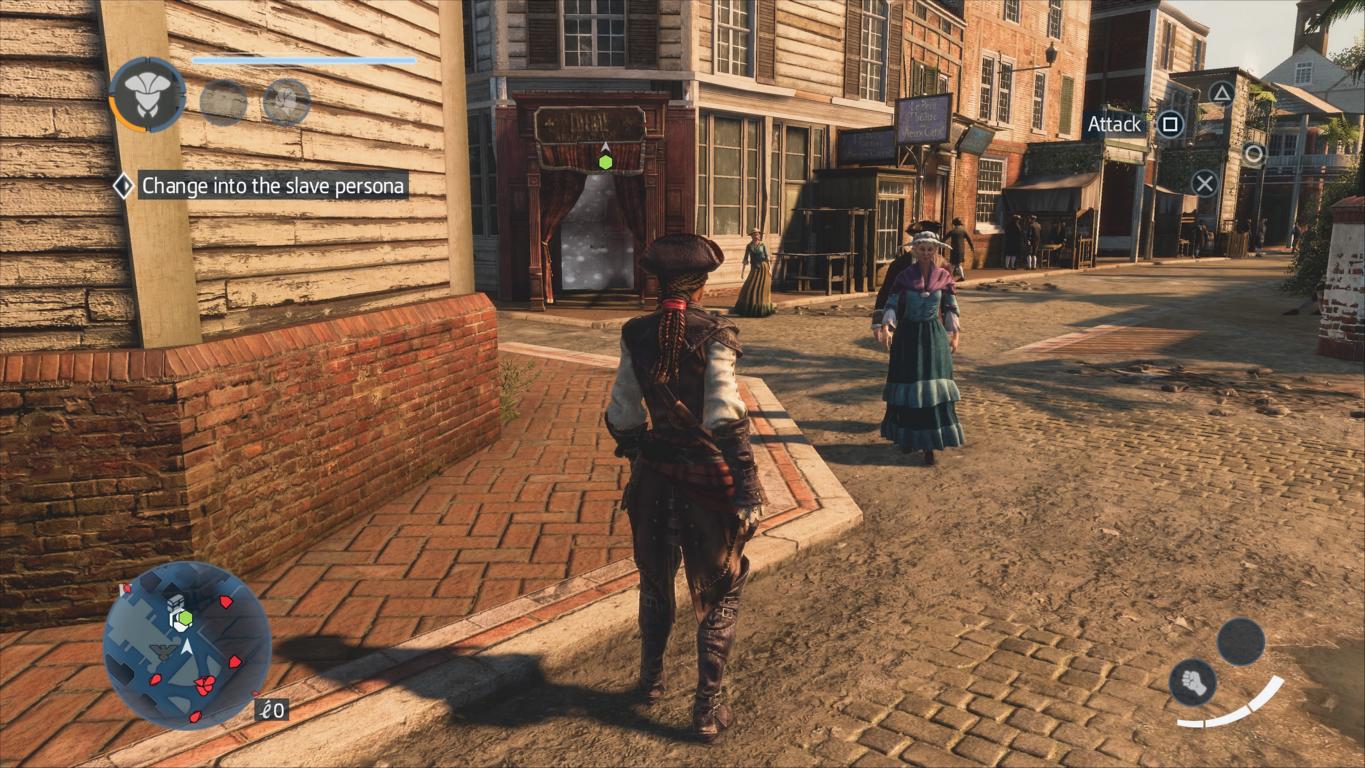Select the "Change into the slave persona" objective
Screen dimensions: 1365x768
(x=273, y=185)
